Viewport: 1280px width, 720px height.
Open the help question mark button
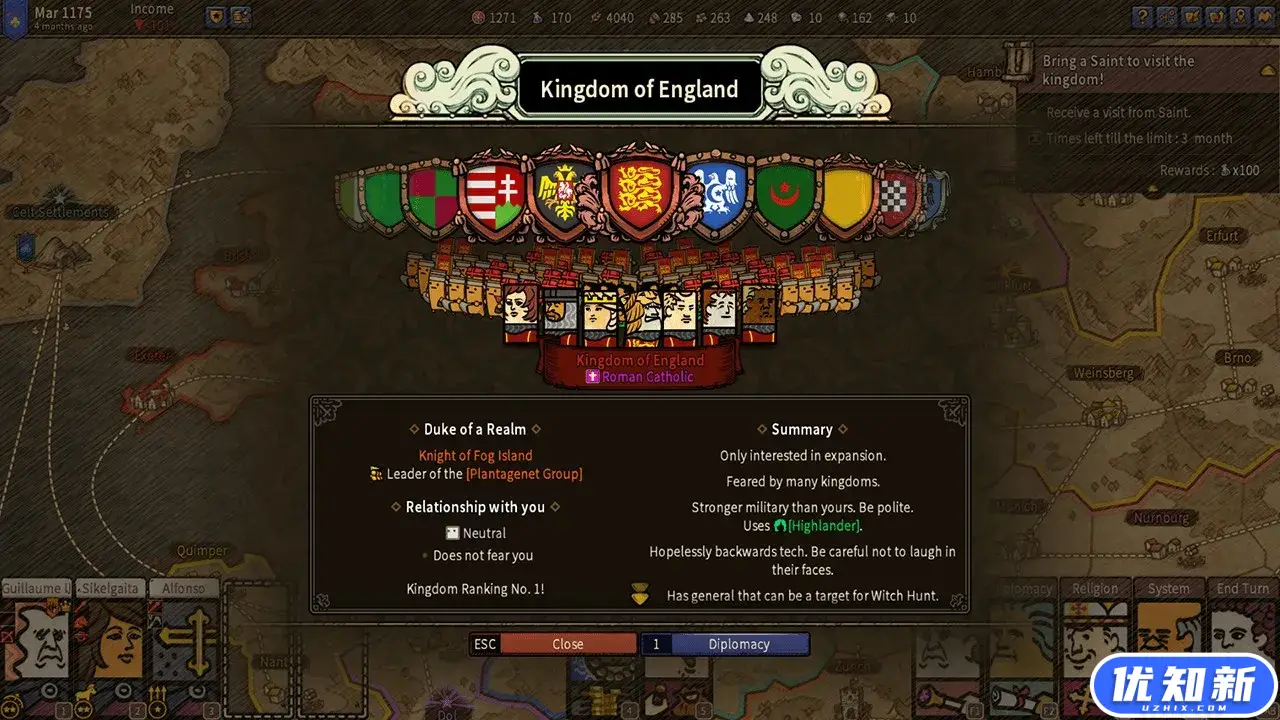tap(1142, 17)
